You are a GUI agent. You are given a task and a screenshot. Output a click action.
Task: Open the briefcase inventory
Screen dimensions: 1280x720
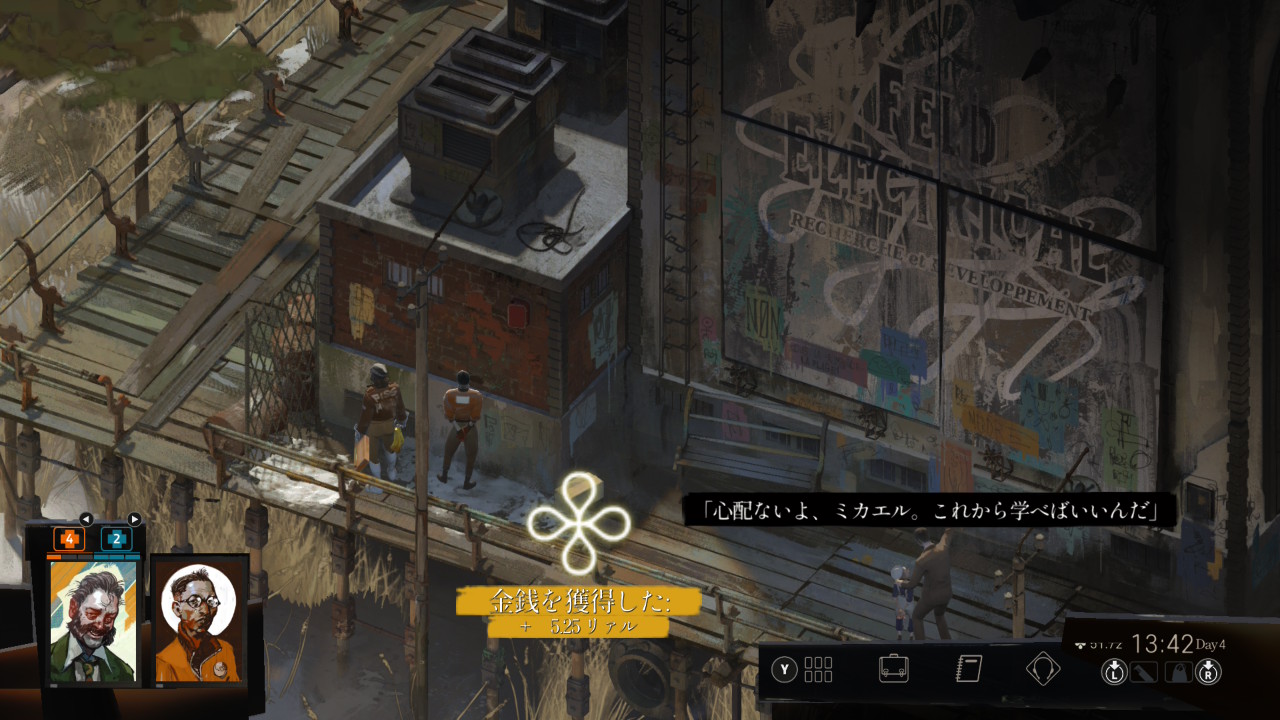click(893, 668)
